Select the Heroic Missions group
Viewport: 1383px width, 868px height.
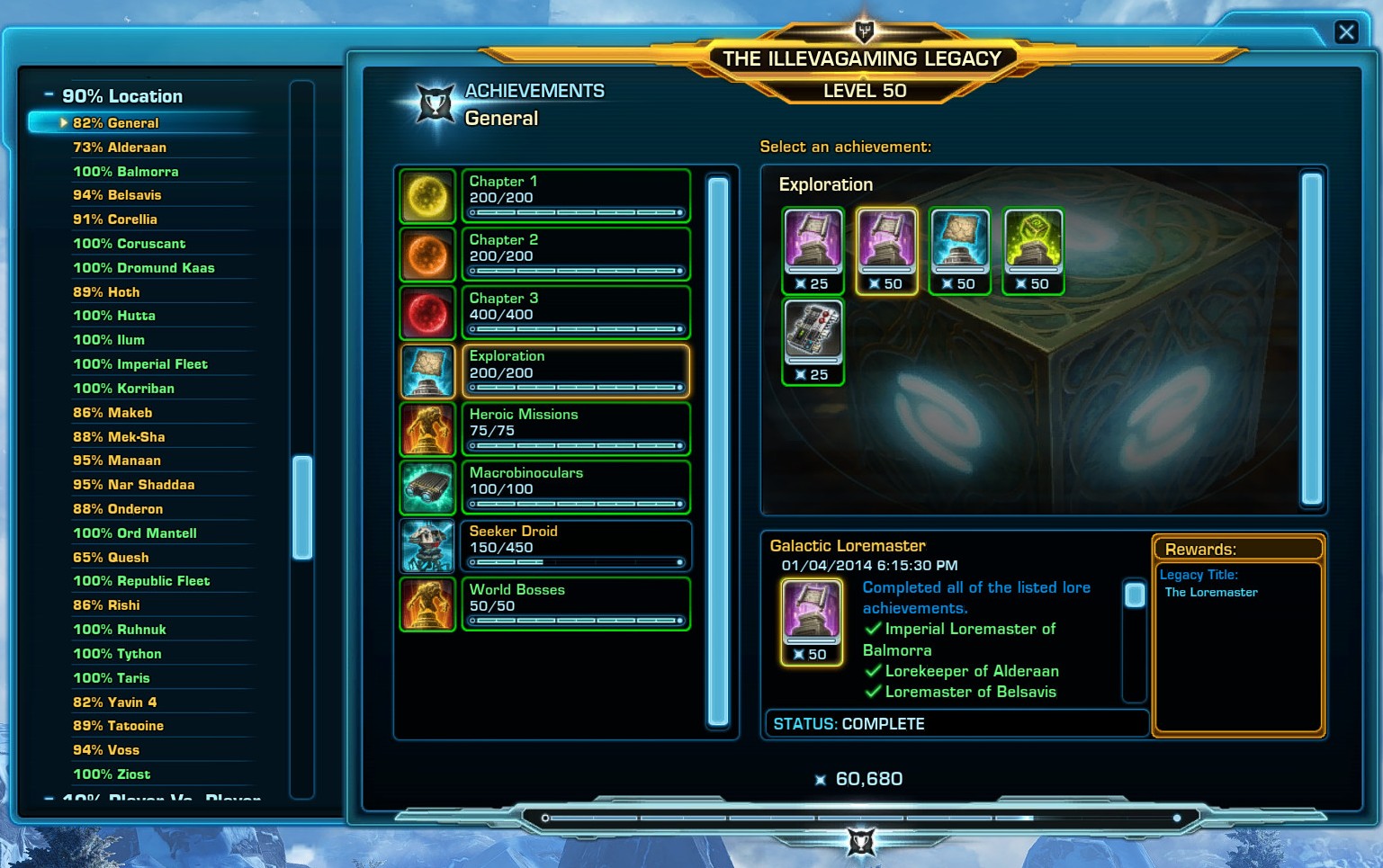575,429
